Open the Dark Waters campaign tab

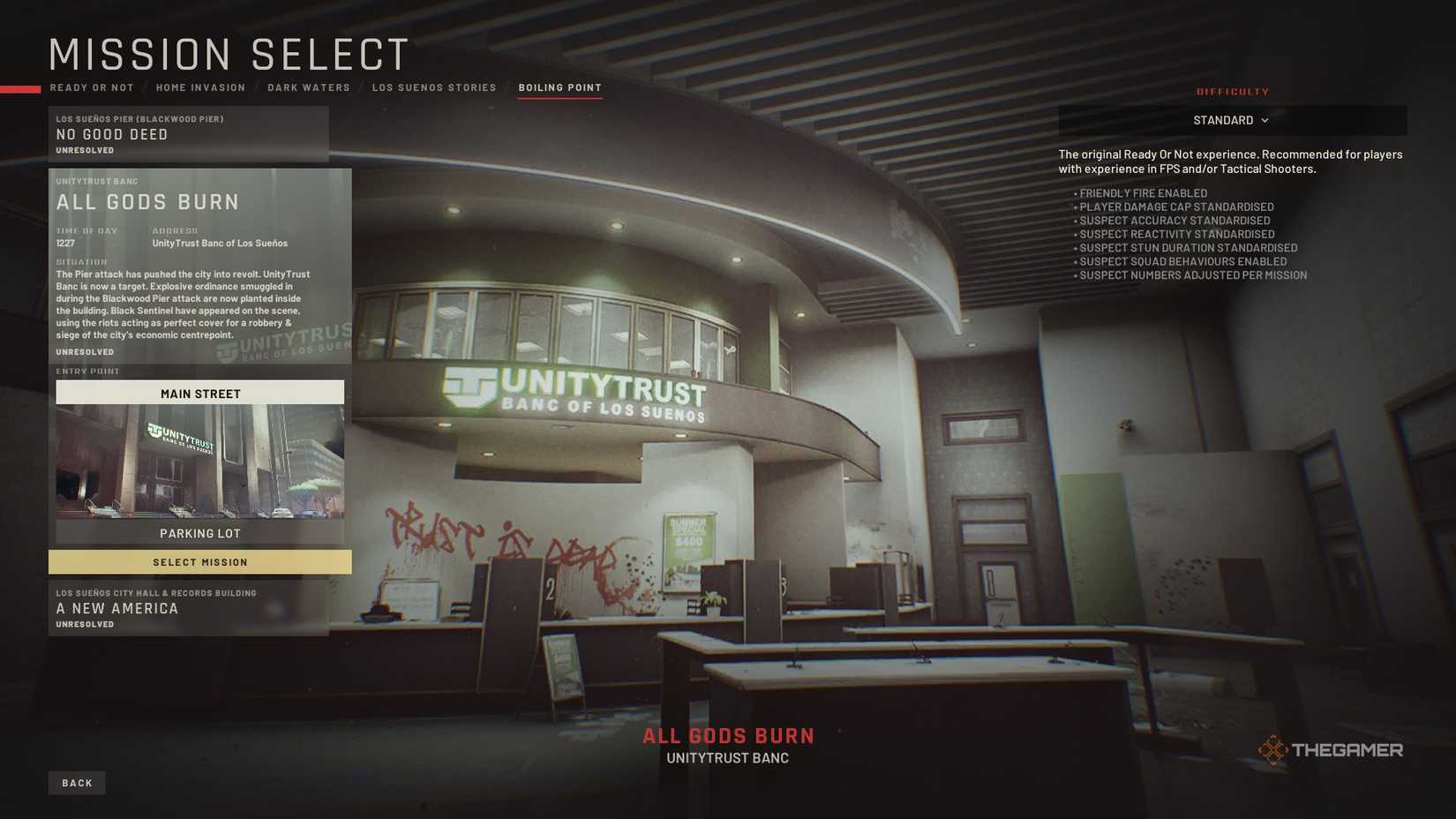308,87
